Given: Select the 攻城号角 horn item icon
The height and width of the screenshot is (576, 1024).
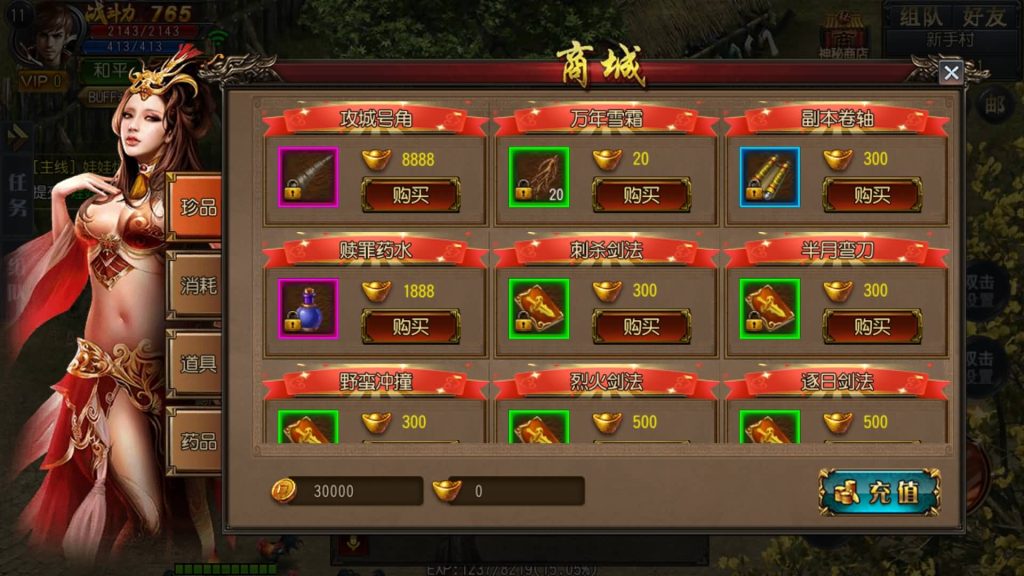Looking at the screenshot, I should (308, 176).
